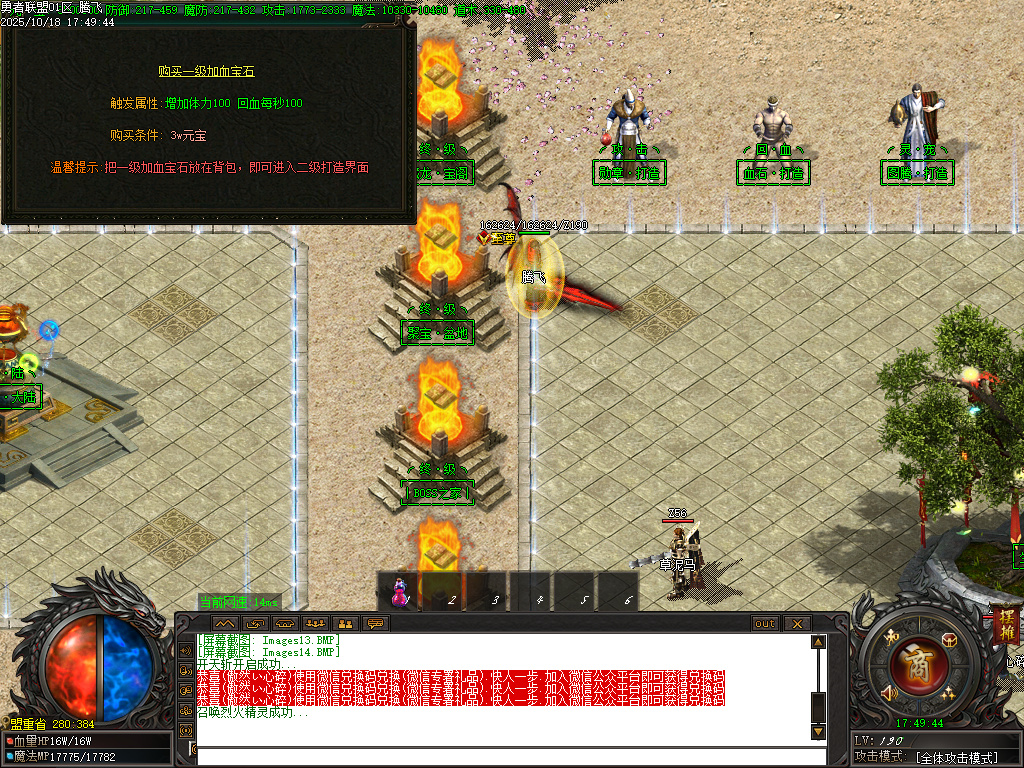This screenshot has height=768, width=1024.
Task: Talk to the 勋章·打造 forging NPC label
Action: click(629, 173)
